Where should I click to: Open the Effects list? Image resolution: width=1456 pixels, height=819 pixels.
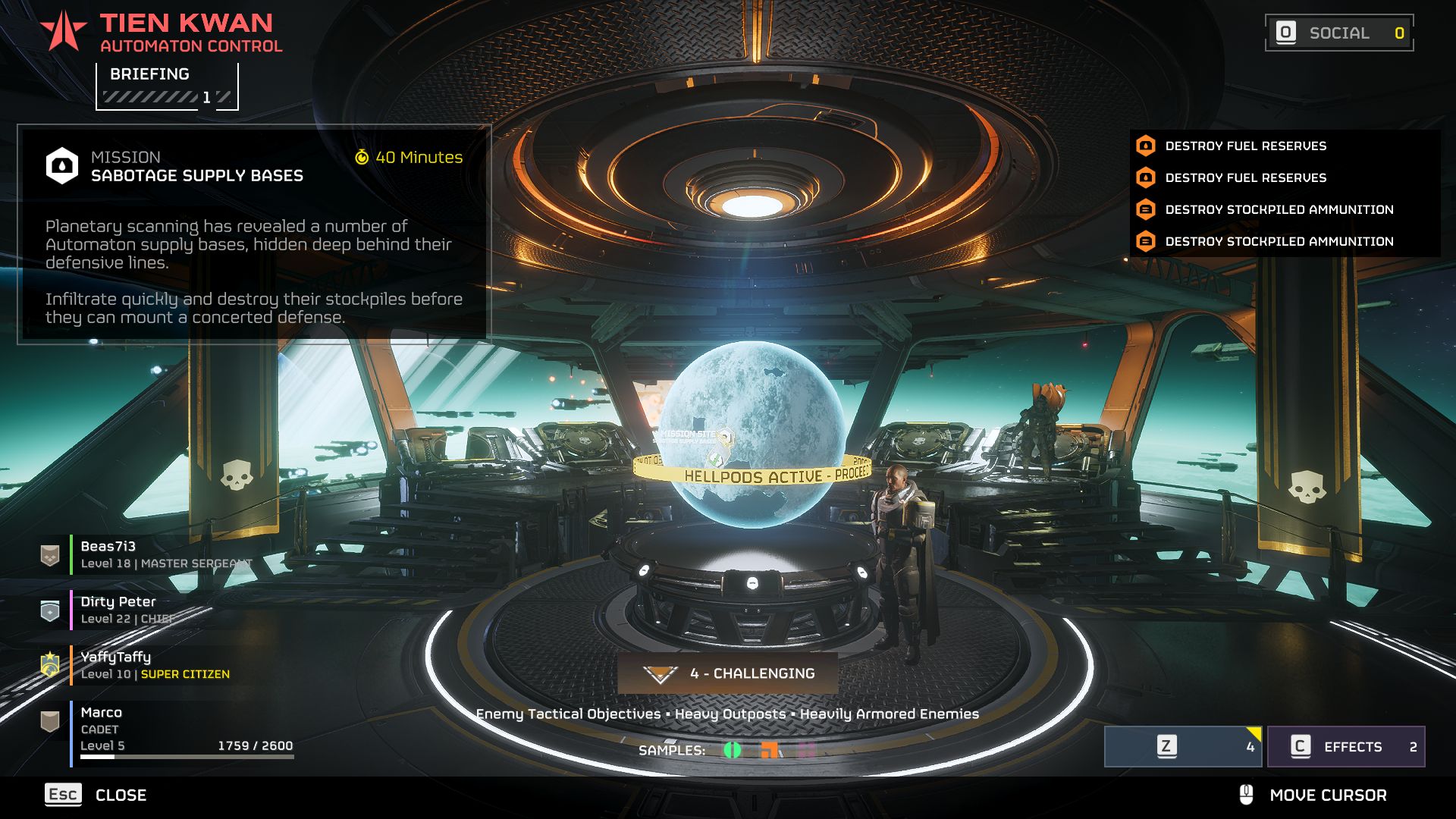click(x=1346, y=747)
